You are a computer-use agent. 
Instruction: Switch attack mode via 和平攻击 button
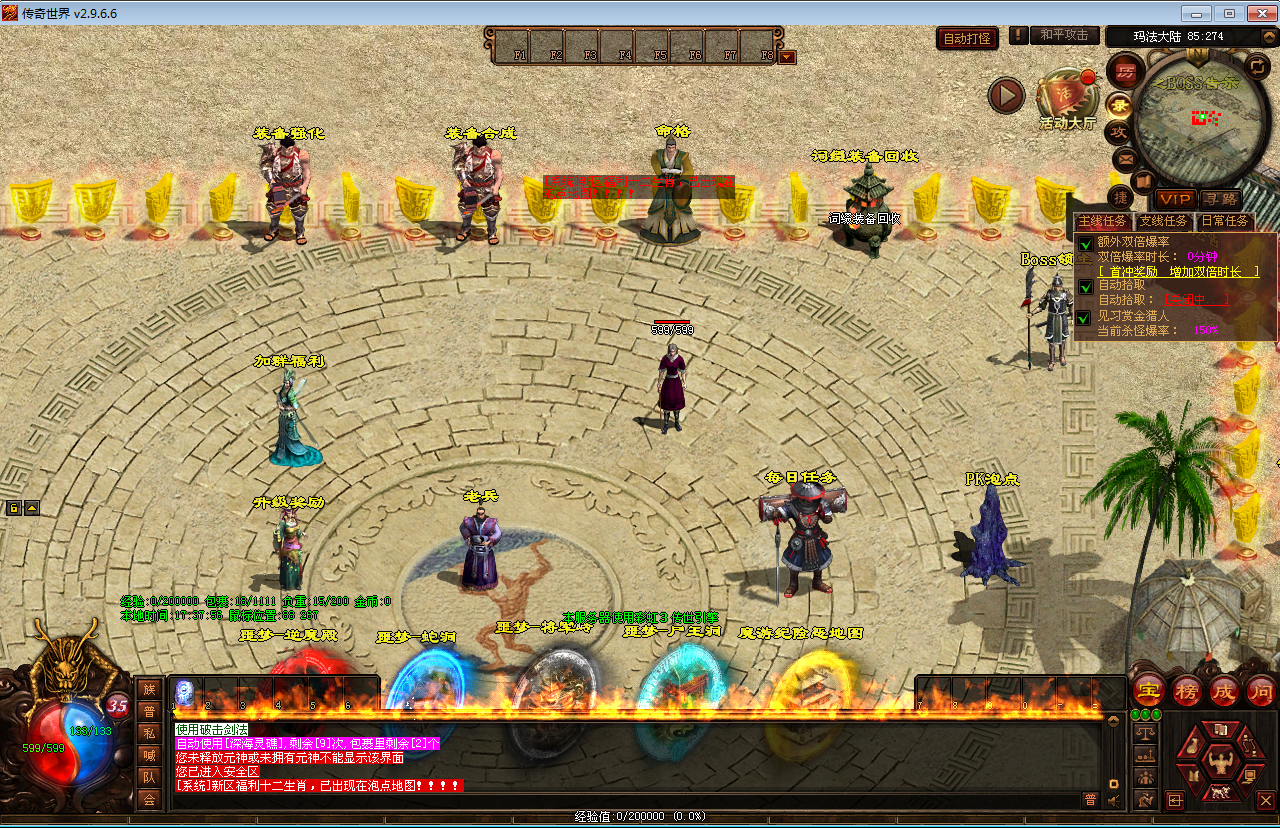tap(1064, 35)
